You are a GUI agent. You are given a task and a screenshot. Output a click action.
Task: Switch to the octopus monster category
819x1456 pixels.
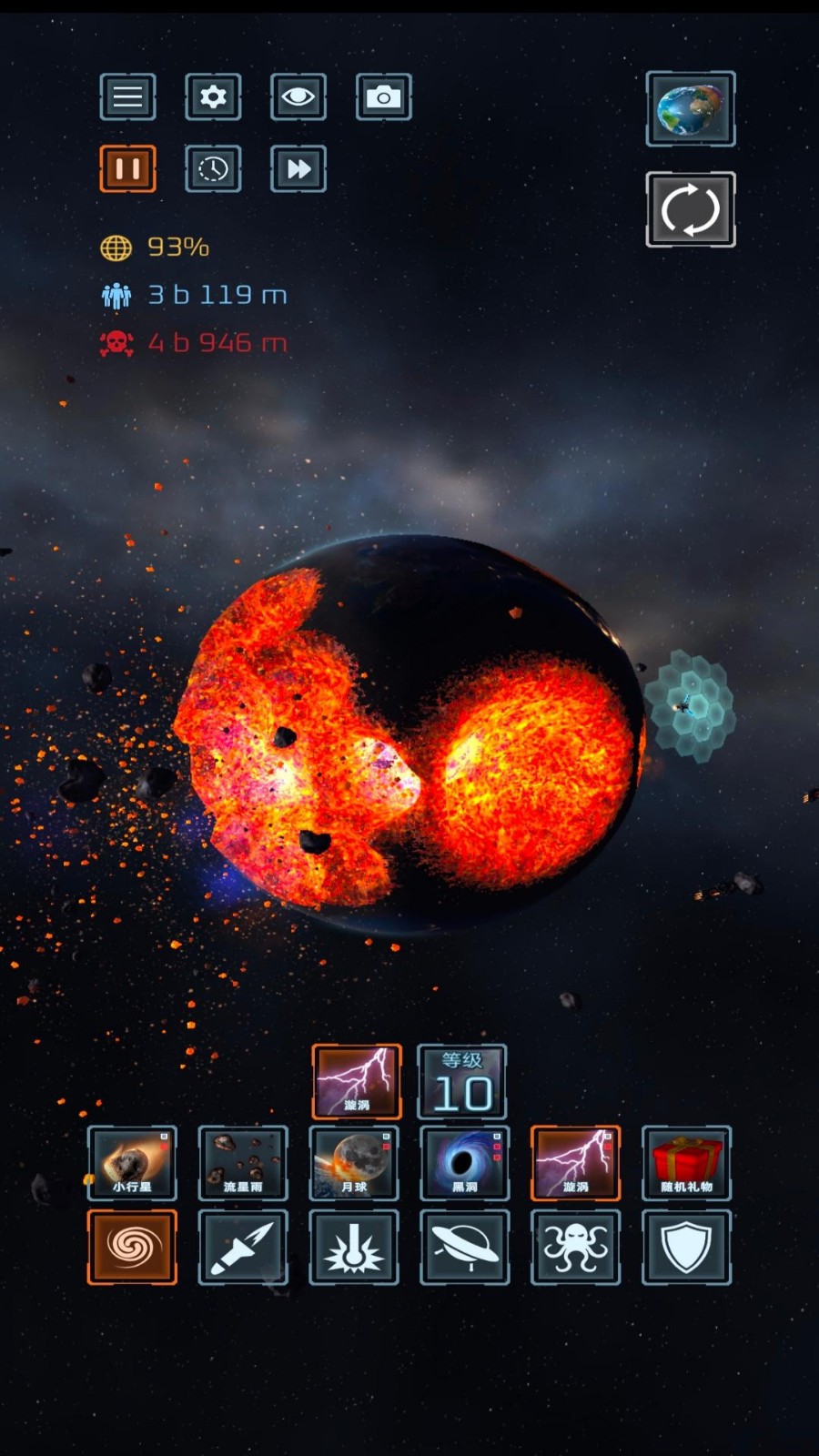pos(575,1247)
